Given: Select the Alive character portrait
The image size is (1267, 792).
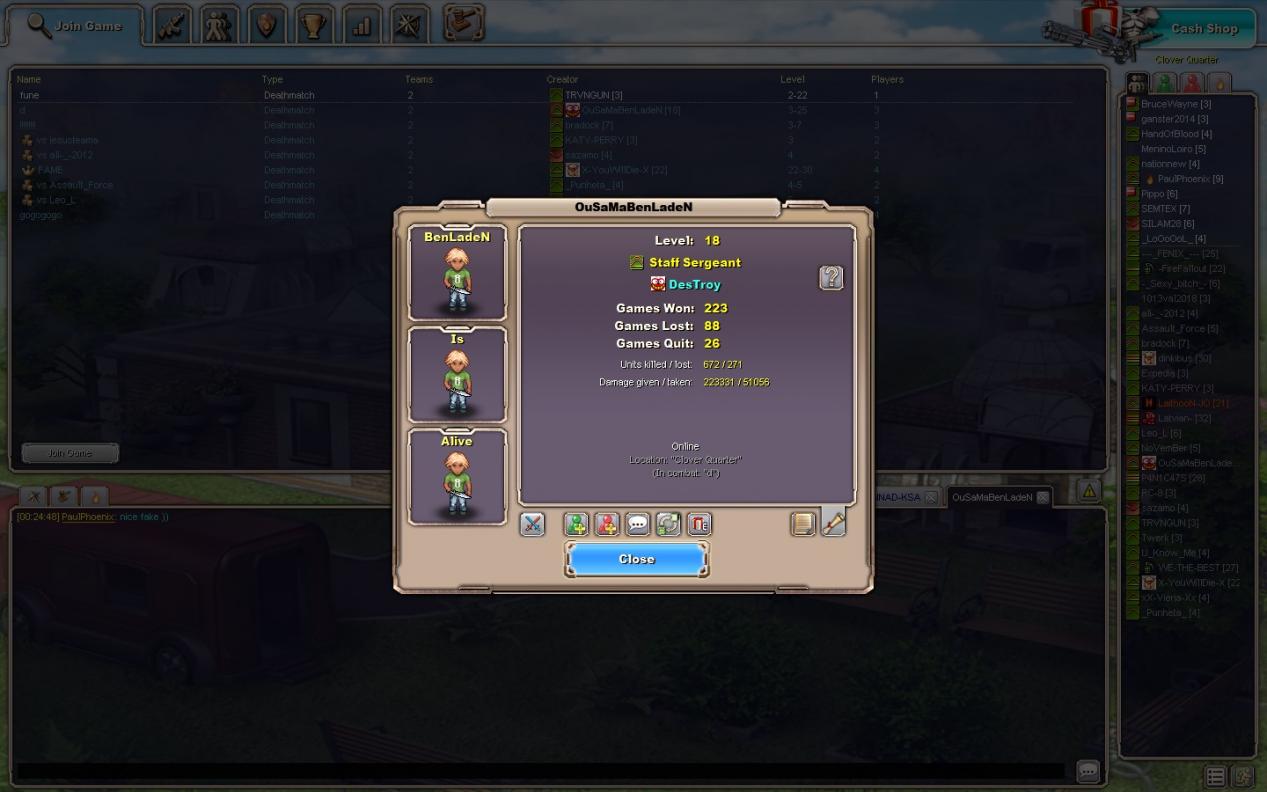Looking at the screenshot, I should click(457, 476).
